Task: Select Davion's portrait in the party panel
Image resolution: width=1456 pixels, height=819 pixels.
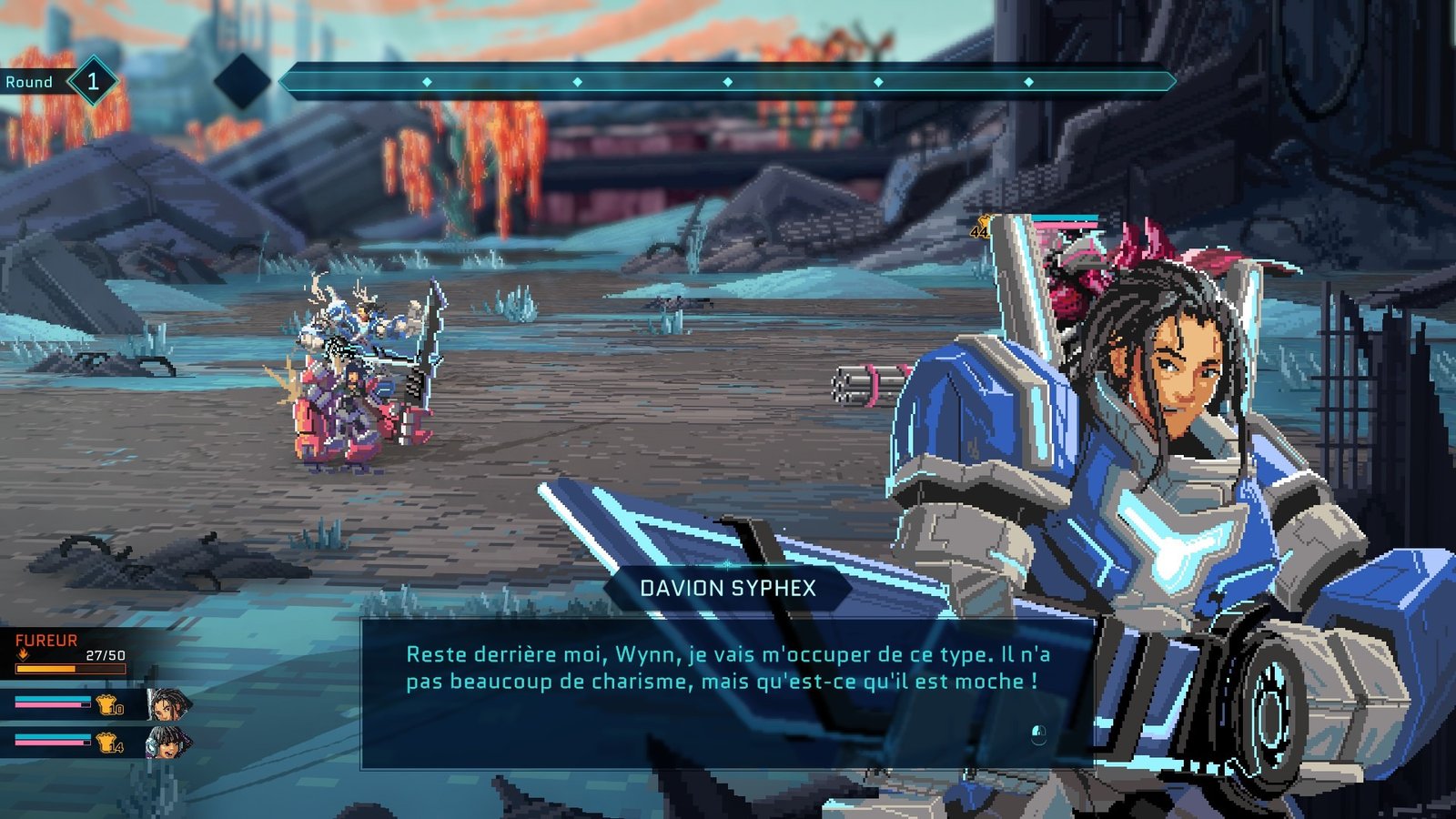Action: (x=167, y=703)
